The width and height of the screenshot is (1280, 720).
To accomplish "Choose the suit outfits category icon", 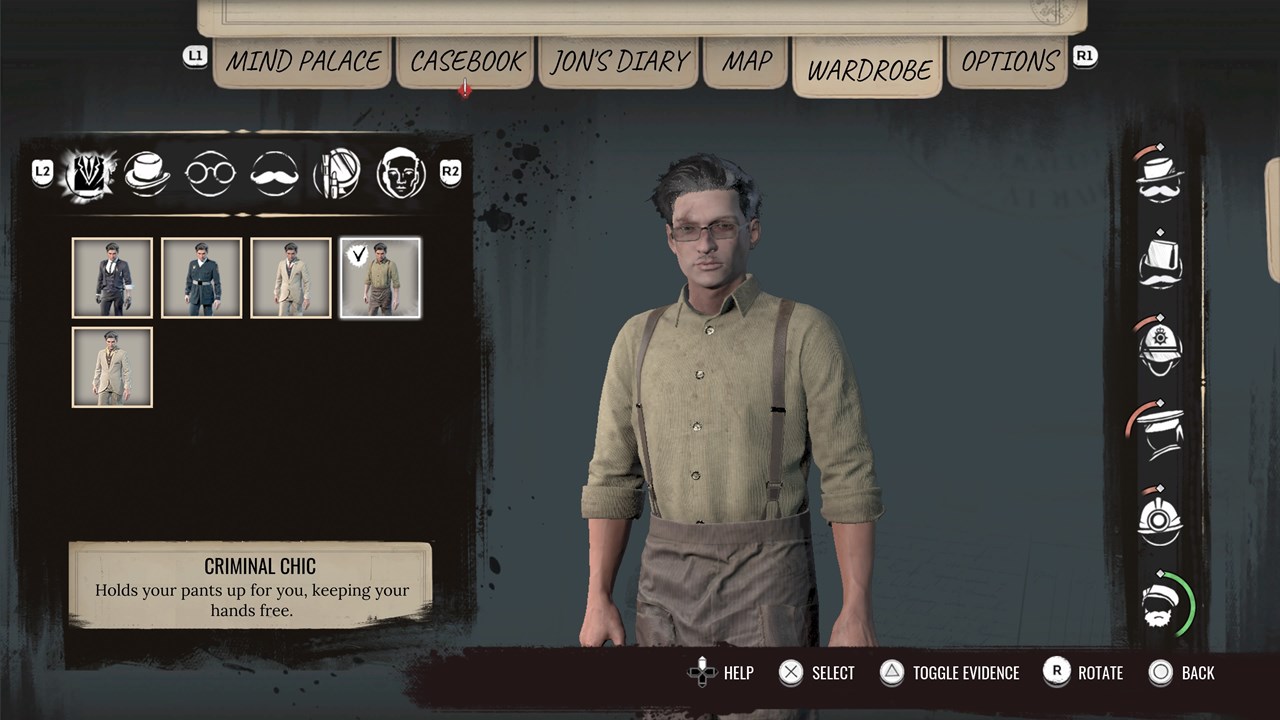I will coord(87,174).
